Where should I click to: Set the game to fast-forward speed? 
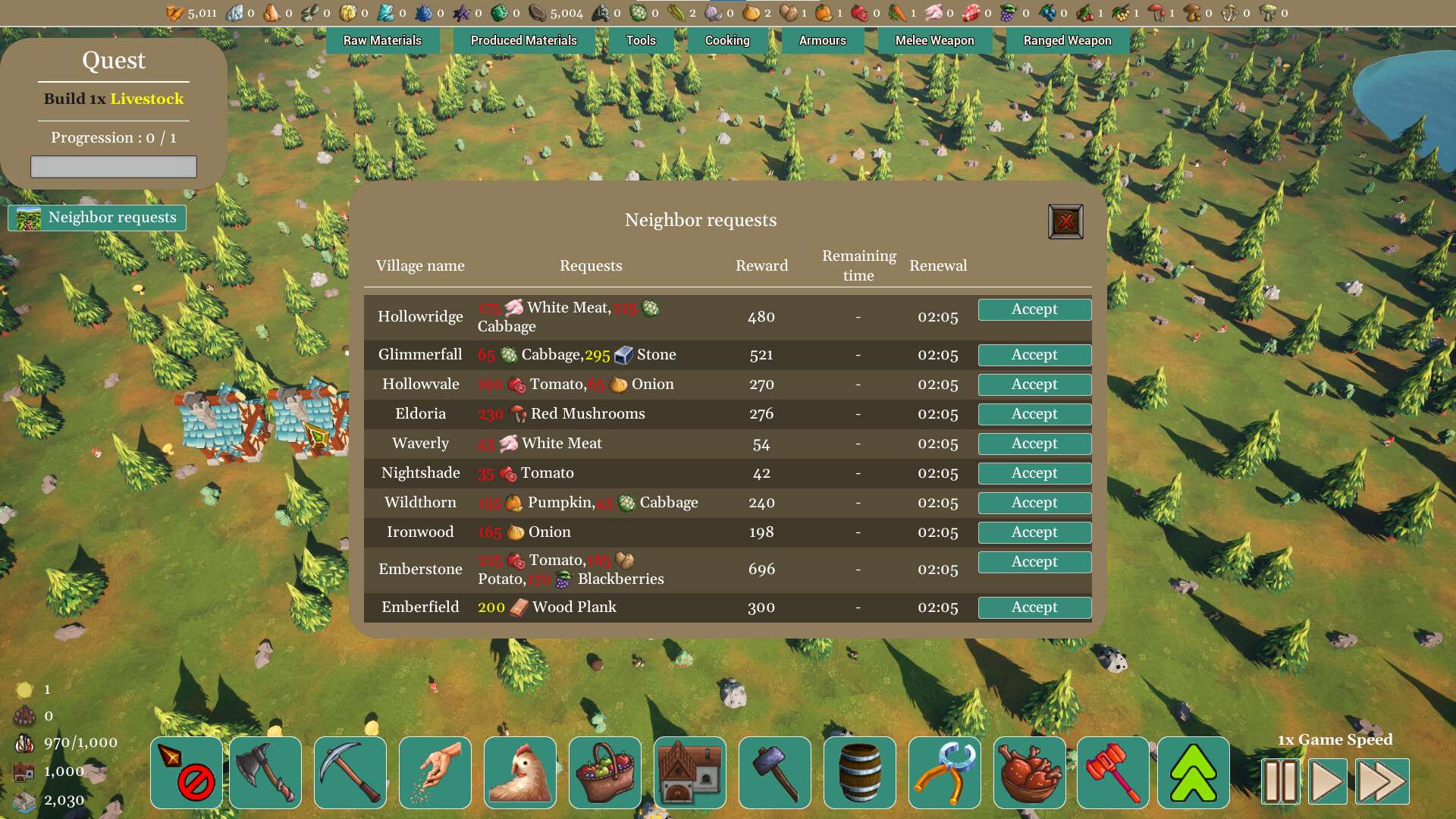1382,781
